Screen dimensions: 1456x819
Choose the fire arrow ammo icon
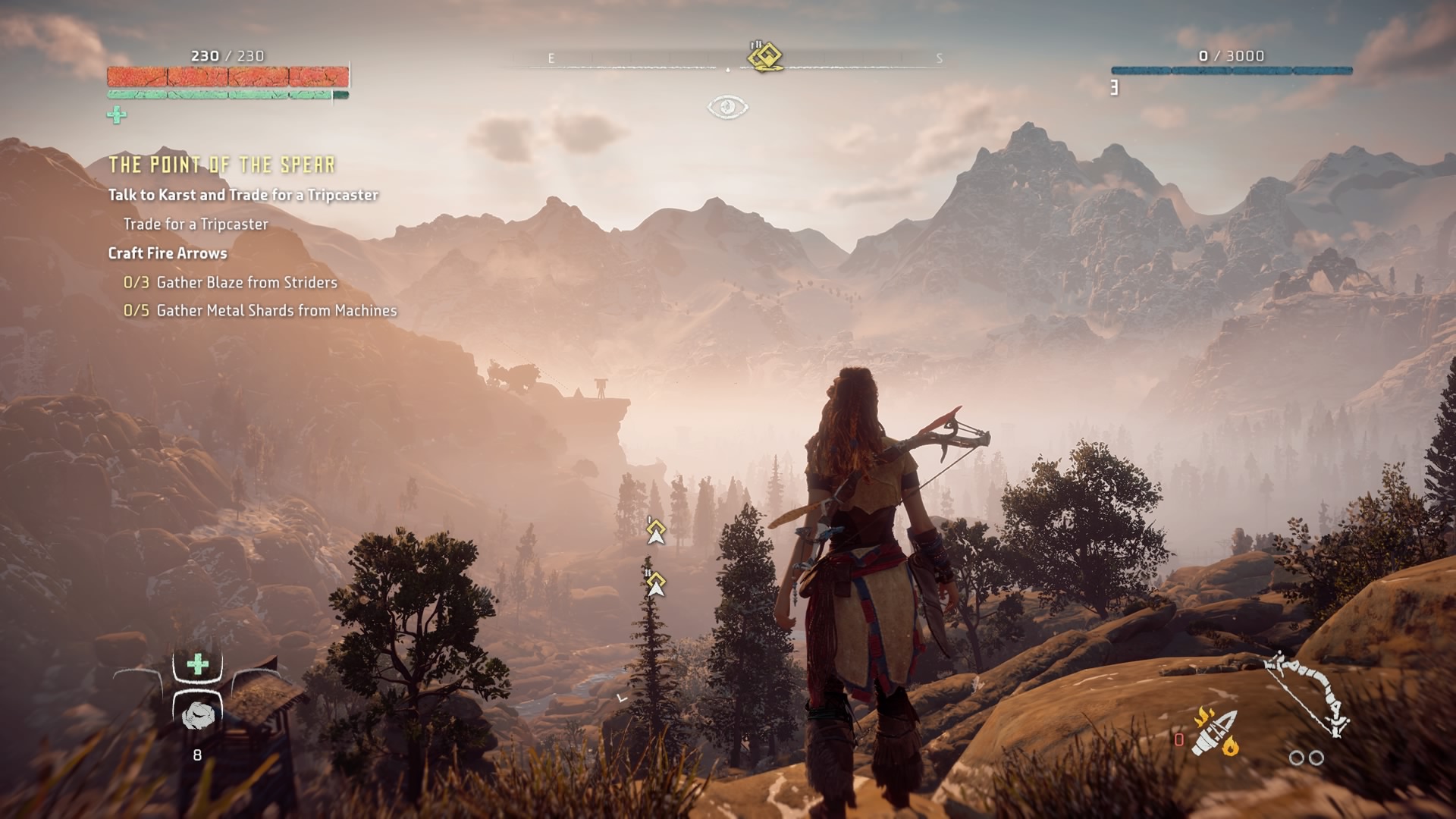pyautogui.click(x=1215, y=733)
